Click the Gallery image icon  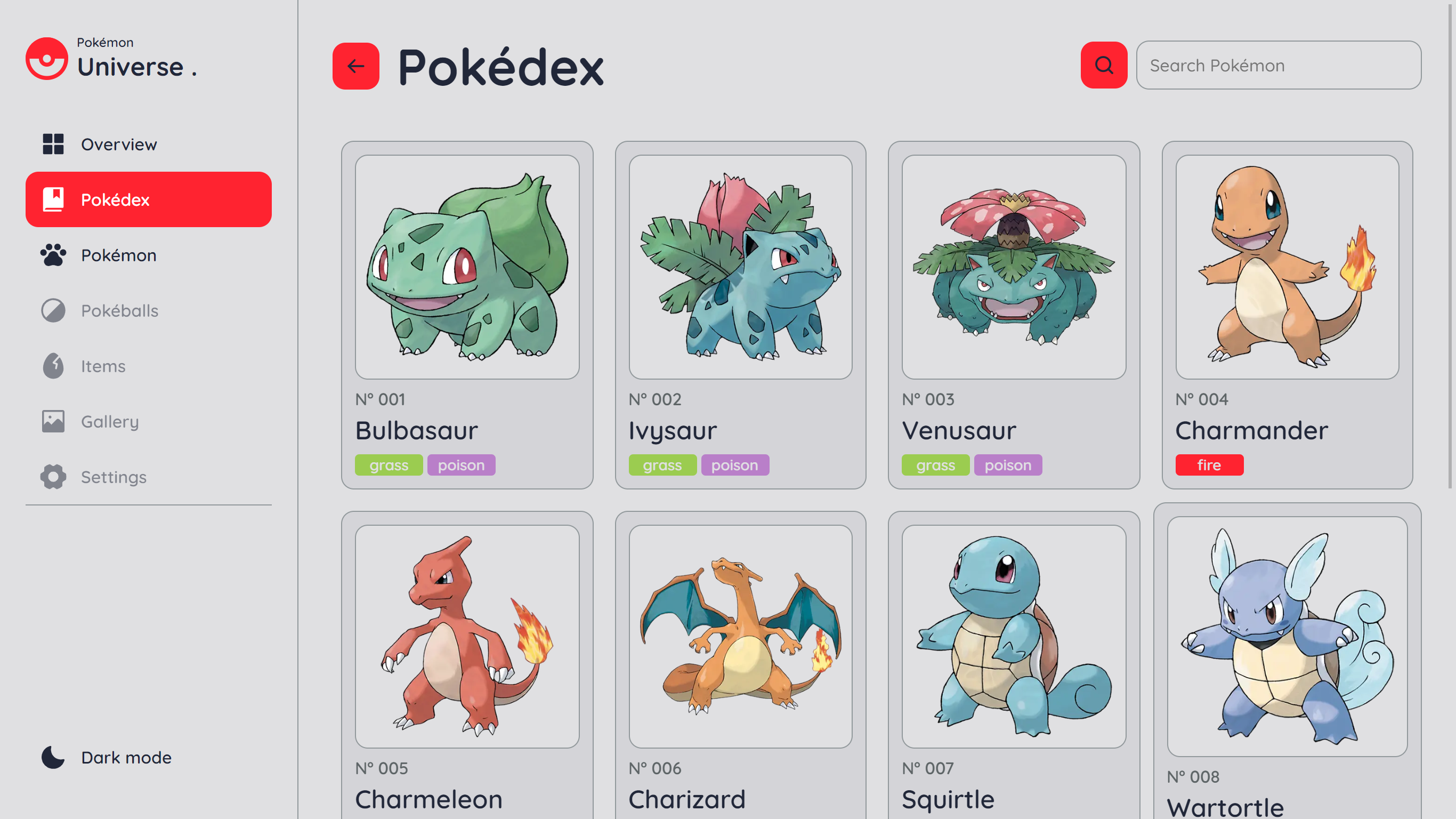(x=52, y=421)
